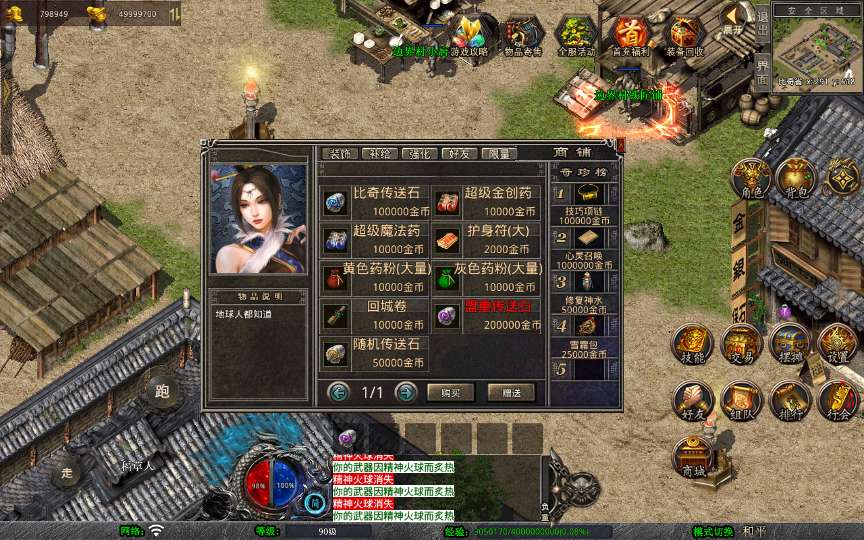Open the 背包 bag icon
Viewport: 864px width, 540px height.
click(x=796, y=177)
